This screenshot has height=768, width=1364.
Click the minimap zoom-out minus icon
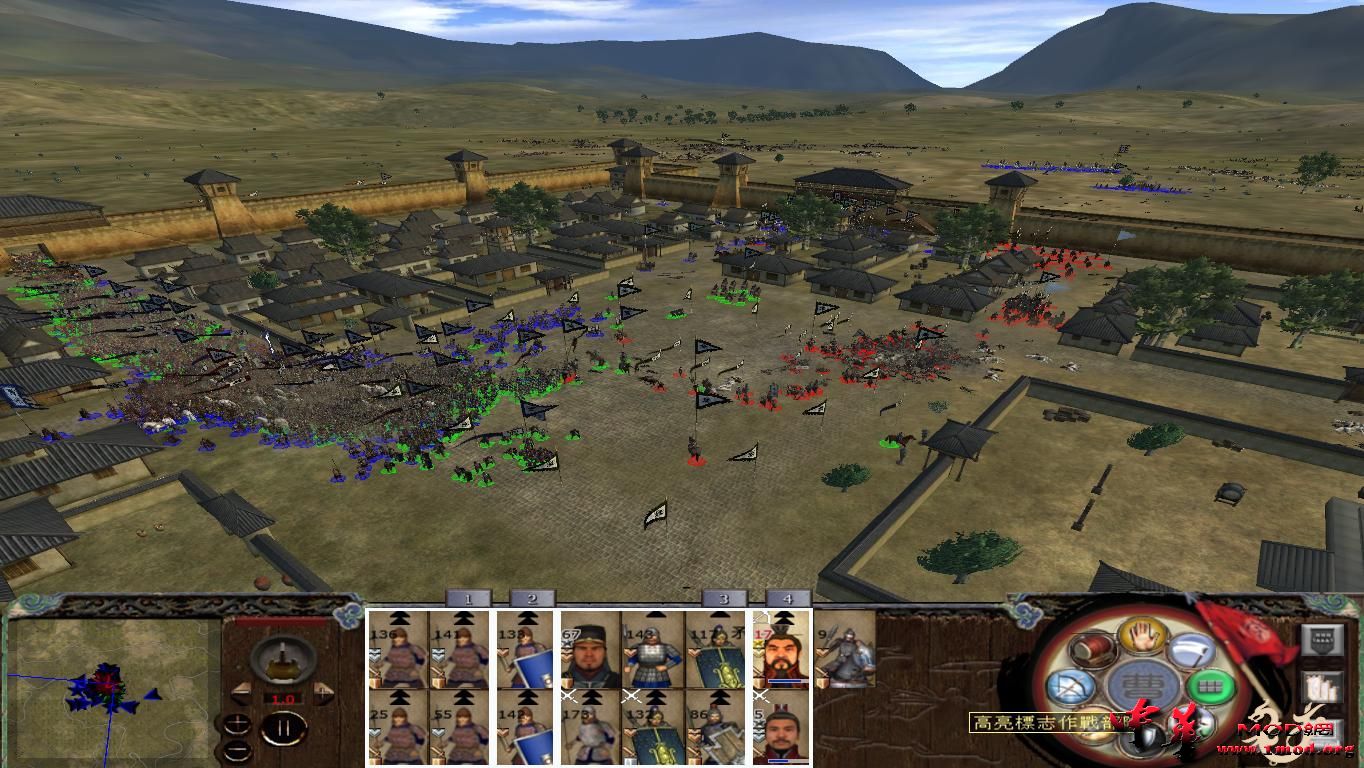tap(238, 750)
